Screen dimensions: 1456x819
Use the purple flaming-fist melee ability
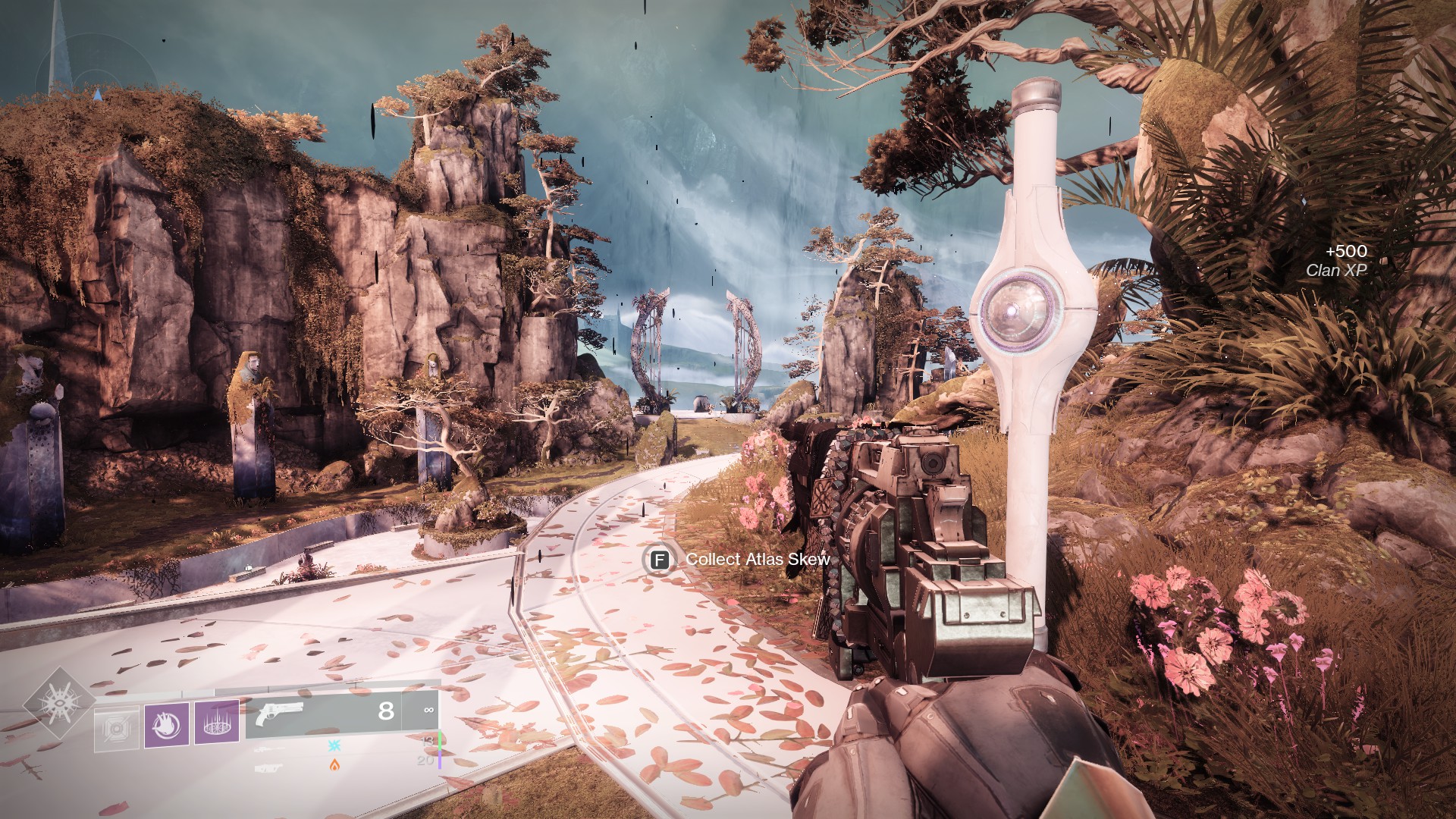pos(166,724)
